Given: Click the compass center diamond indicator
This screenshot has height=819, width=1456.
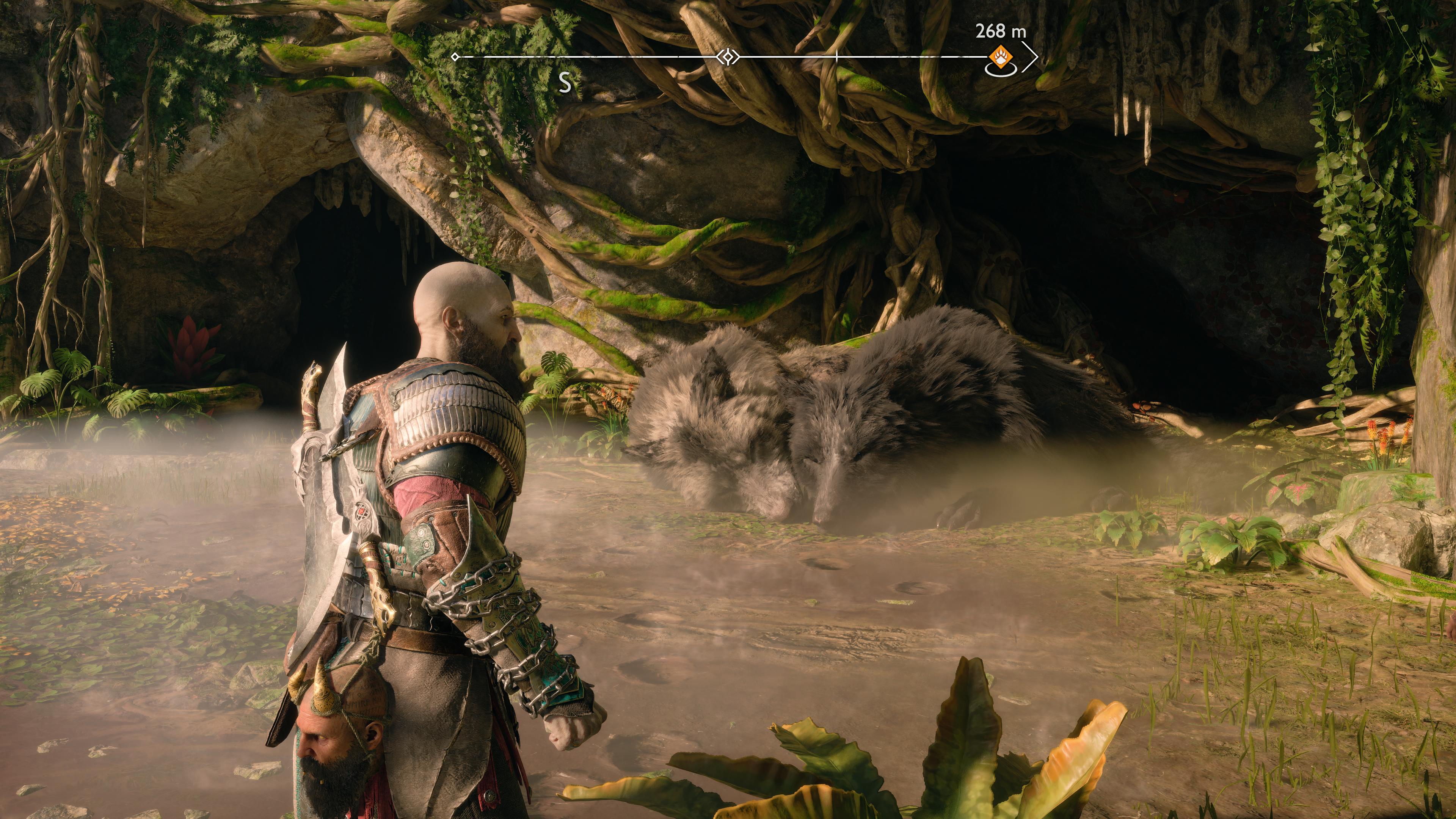Looking at the screenshot, I should pyautogui.click(x=728, y=57).
